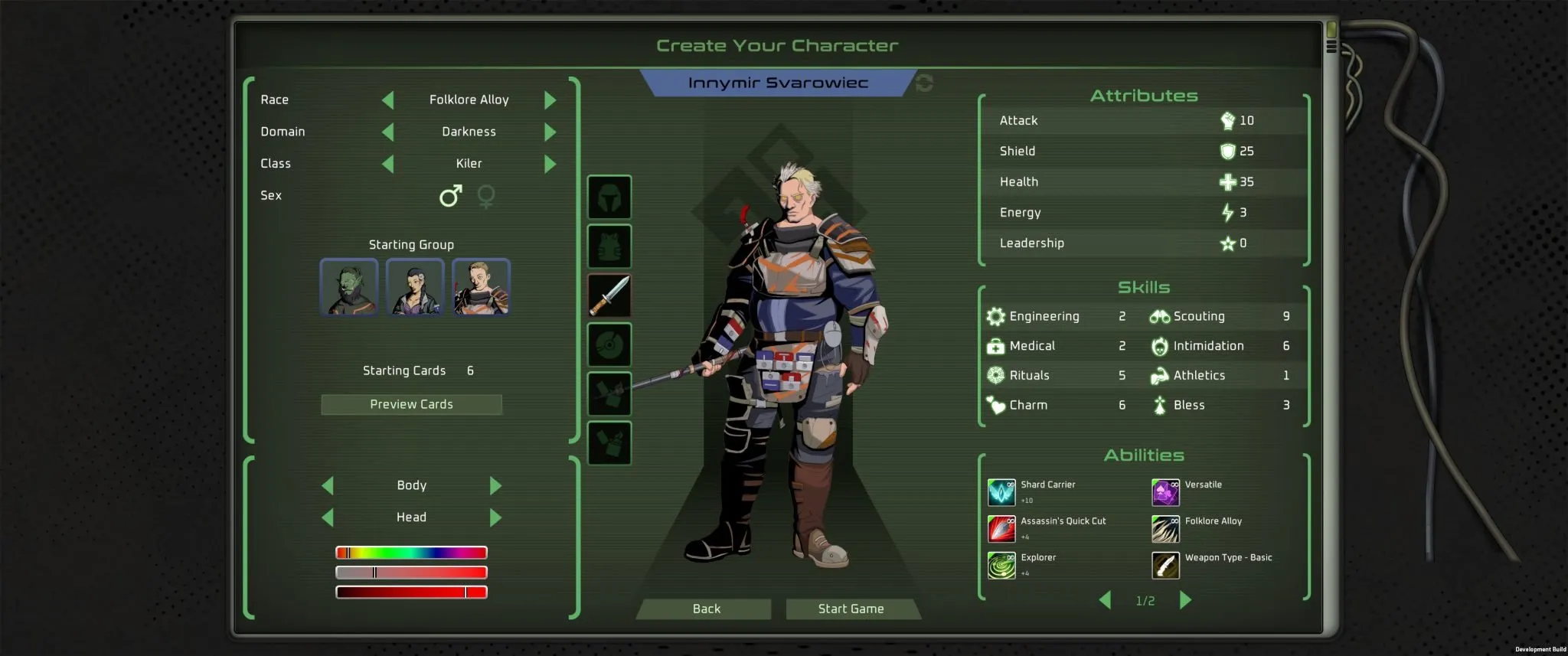Viewport: 1568px width, 656px height.
Task: Go to the next Abilities page
Action: 1185,600
